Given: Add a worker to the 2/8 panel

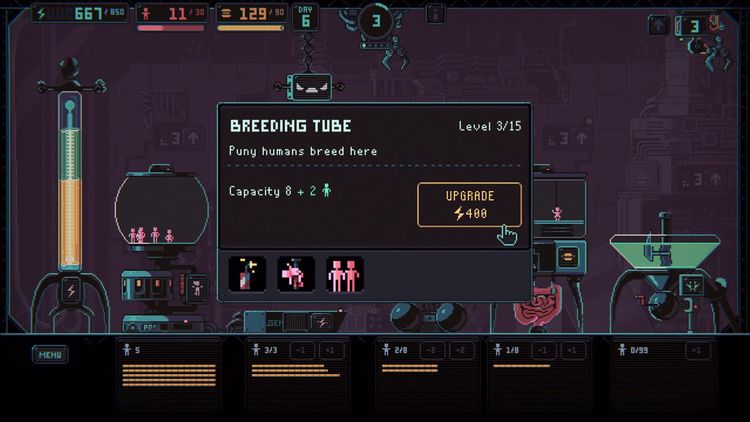Looking at the screenshot, I should (460, 350).
